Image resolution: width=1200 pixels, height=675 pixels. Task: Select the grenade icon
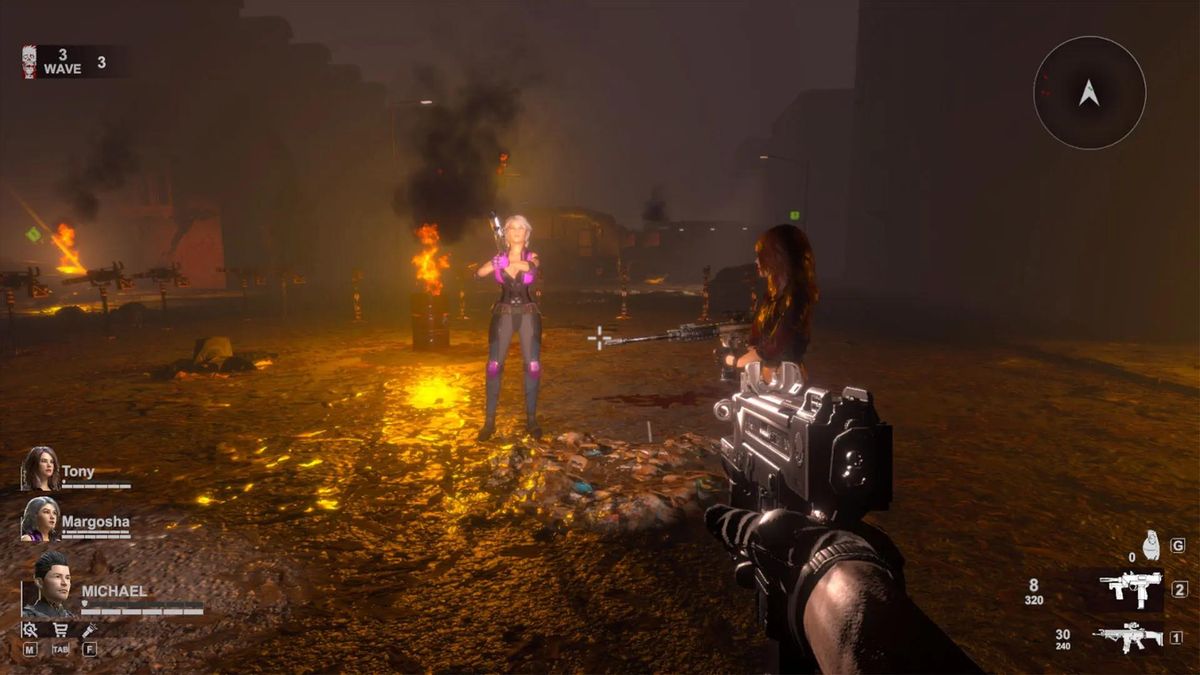click(x=1151, y=545)
